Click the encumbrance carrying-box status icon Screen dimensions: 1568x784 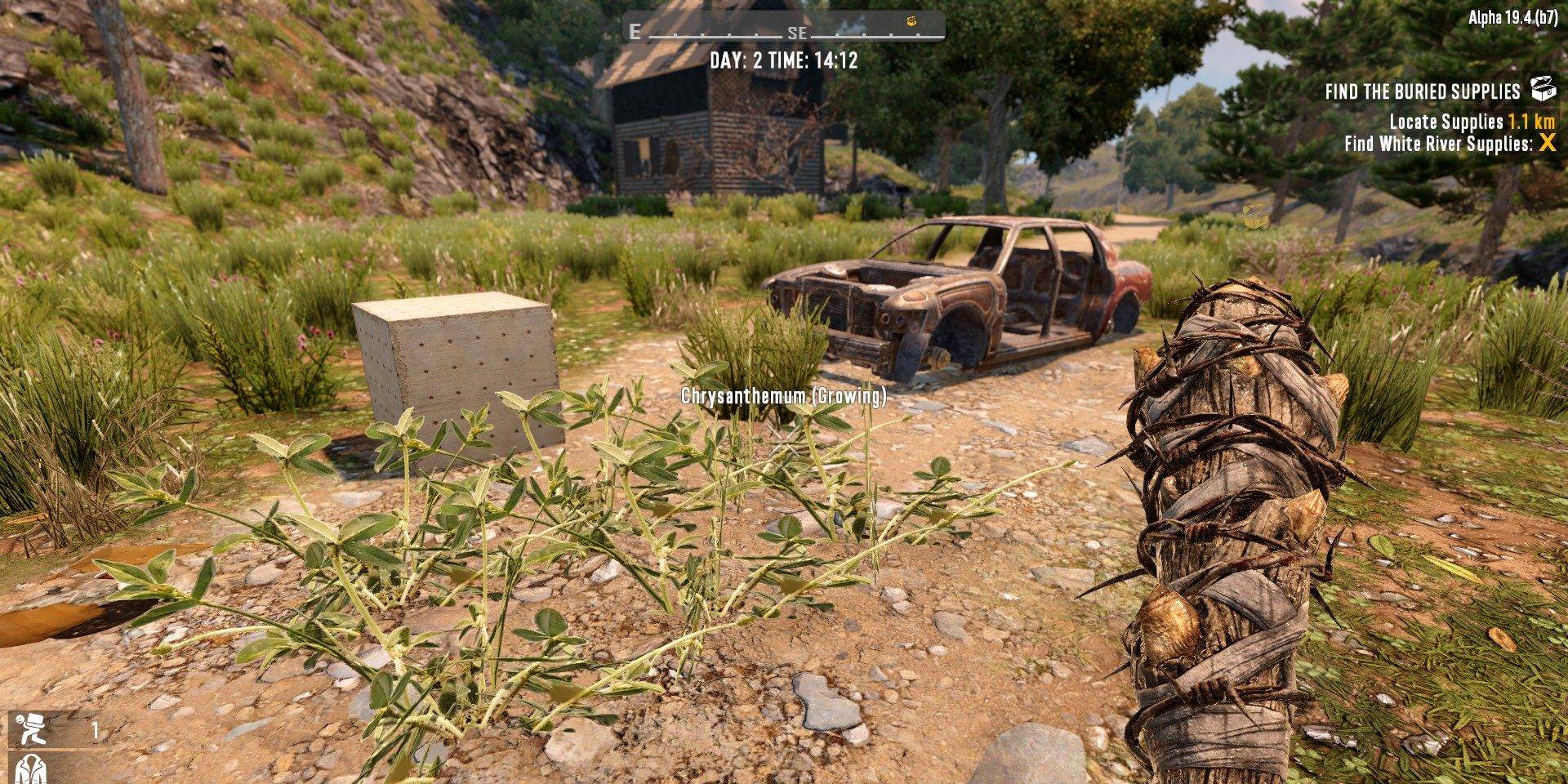33,728
